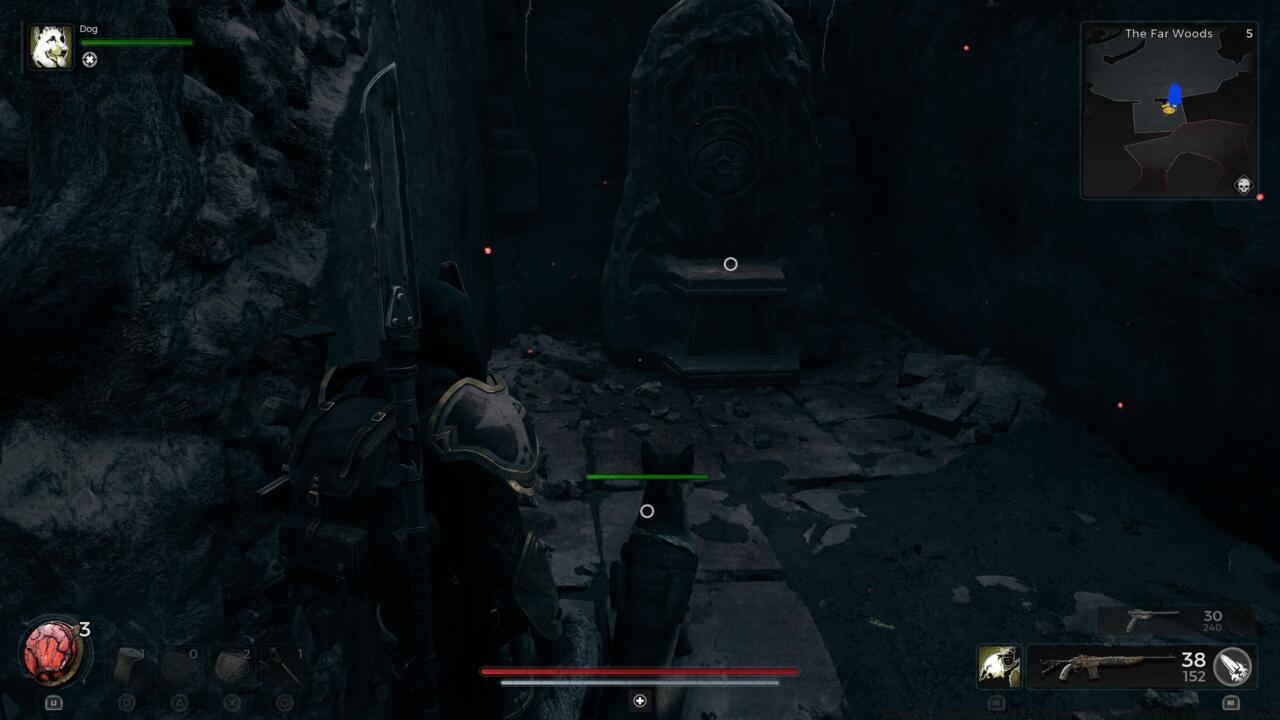Click the circle interact prompt at the altar
The width and height of the screenshot is (1280, 720).
pos(730,263)
